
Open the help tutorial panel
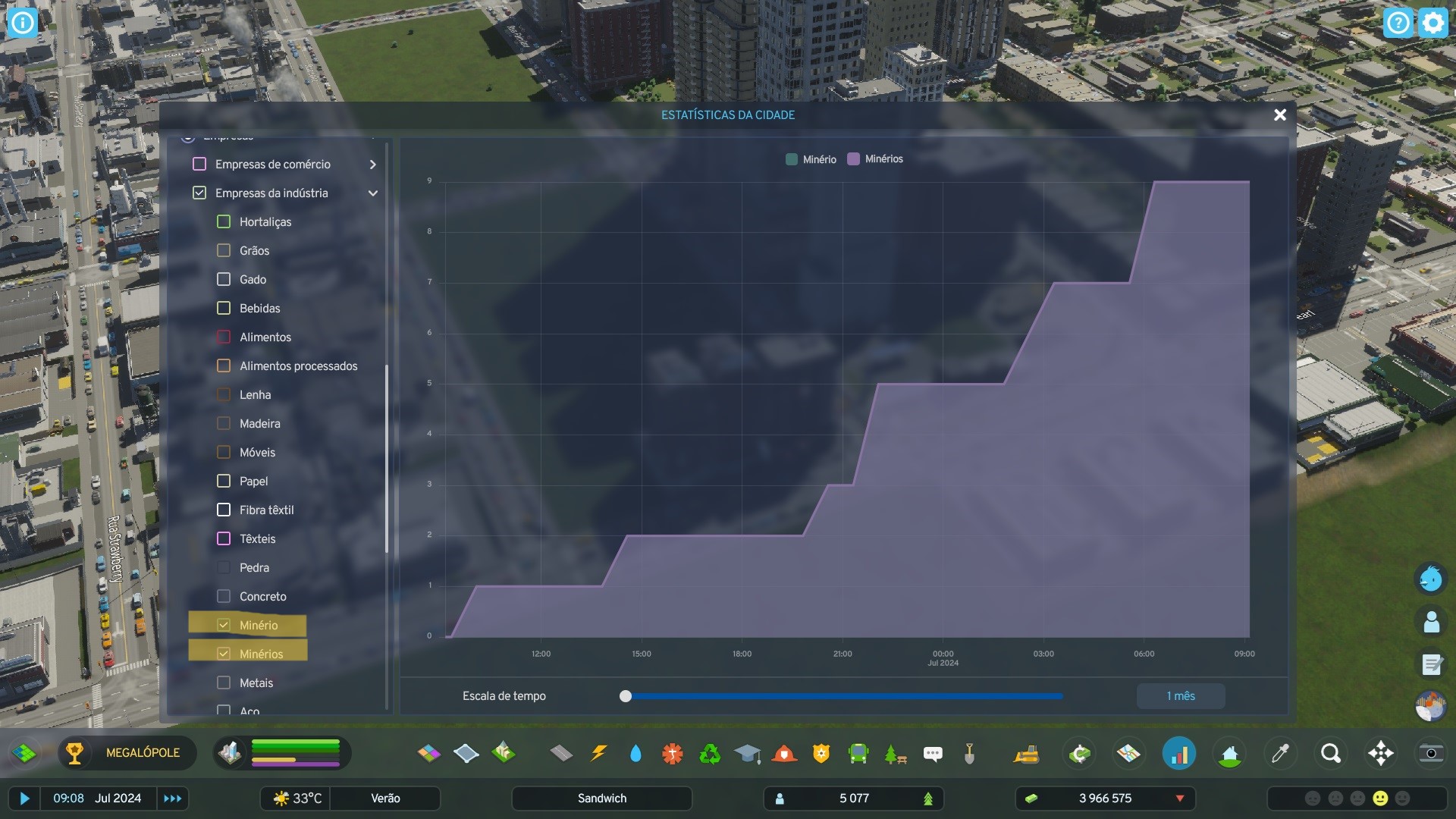(x=1398, y=22)
